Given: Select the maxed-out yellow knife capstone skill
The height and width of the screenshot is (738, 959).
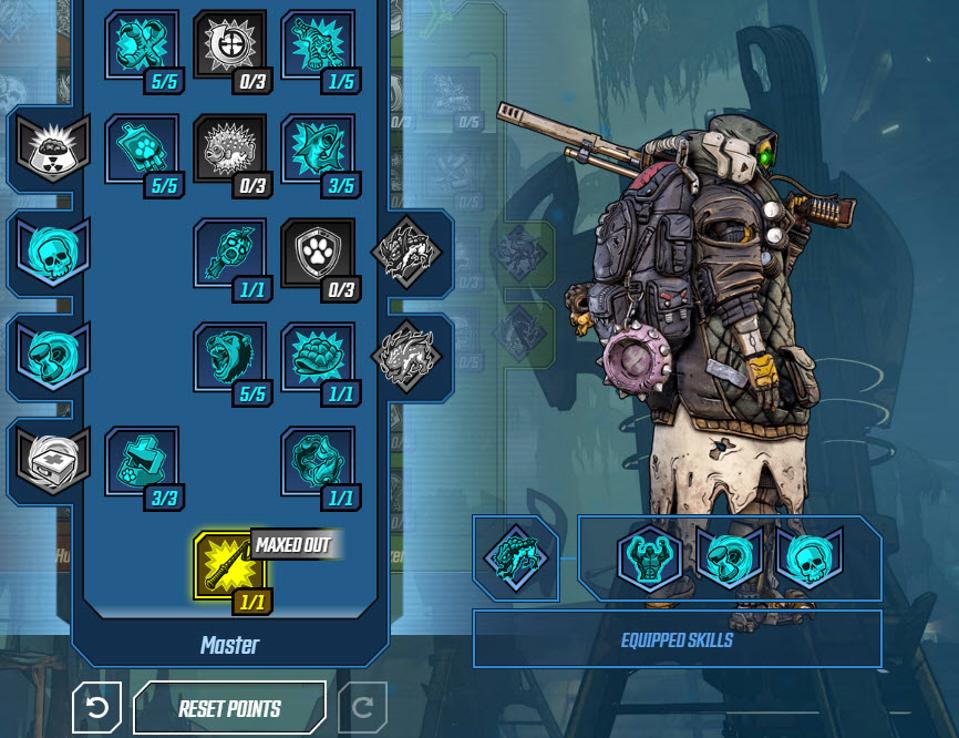Looking at the screenshot, I should (229, 567).
